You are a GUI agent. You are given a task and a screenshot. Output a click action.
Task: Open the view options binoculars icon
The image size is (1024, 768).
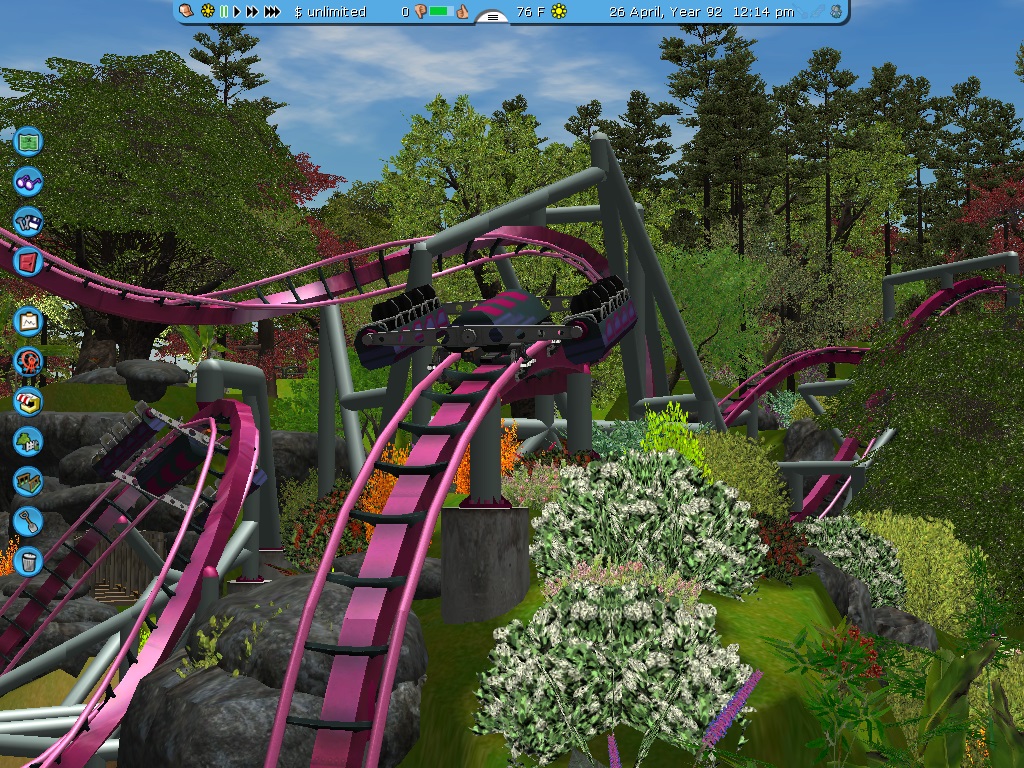[x=29, y=182]
